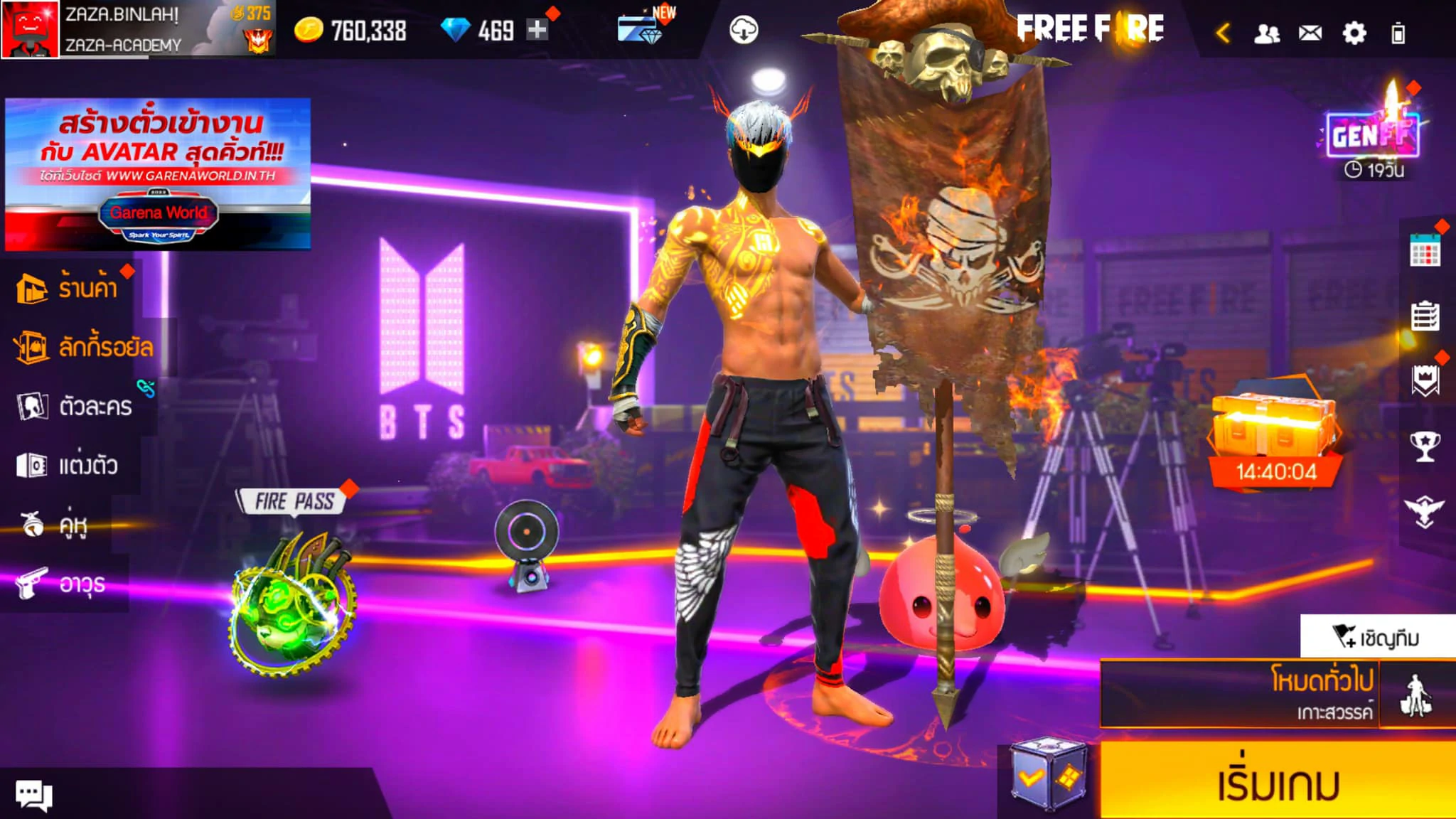Open the อาวุธ weapon menu
The width and height of the screenshot is (1456, 819).
64,584
